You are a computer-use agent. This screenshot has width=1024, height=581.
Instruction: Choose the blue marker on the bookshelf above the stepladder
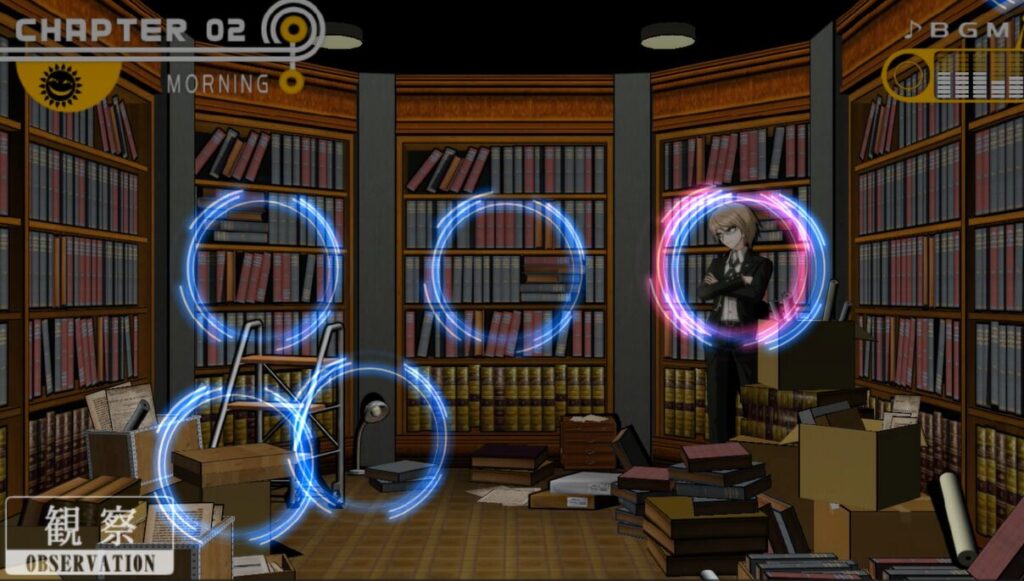pos(263,268)
